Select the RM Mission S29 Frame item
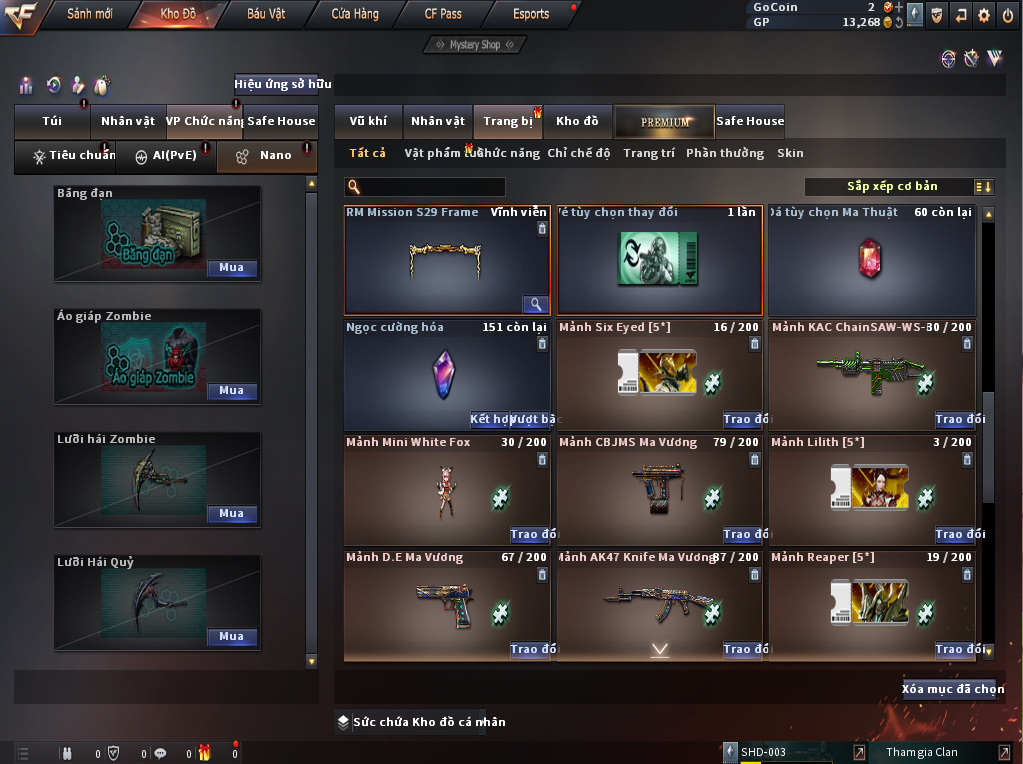 click(446, 260)
